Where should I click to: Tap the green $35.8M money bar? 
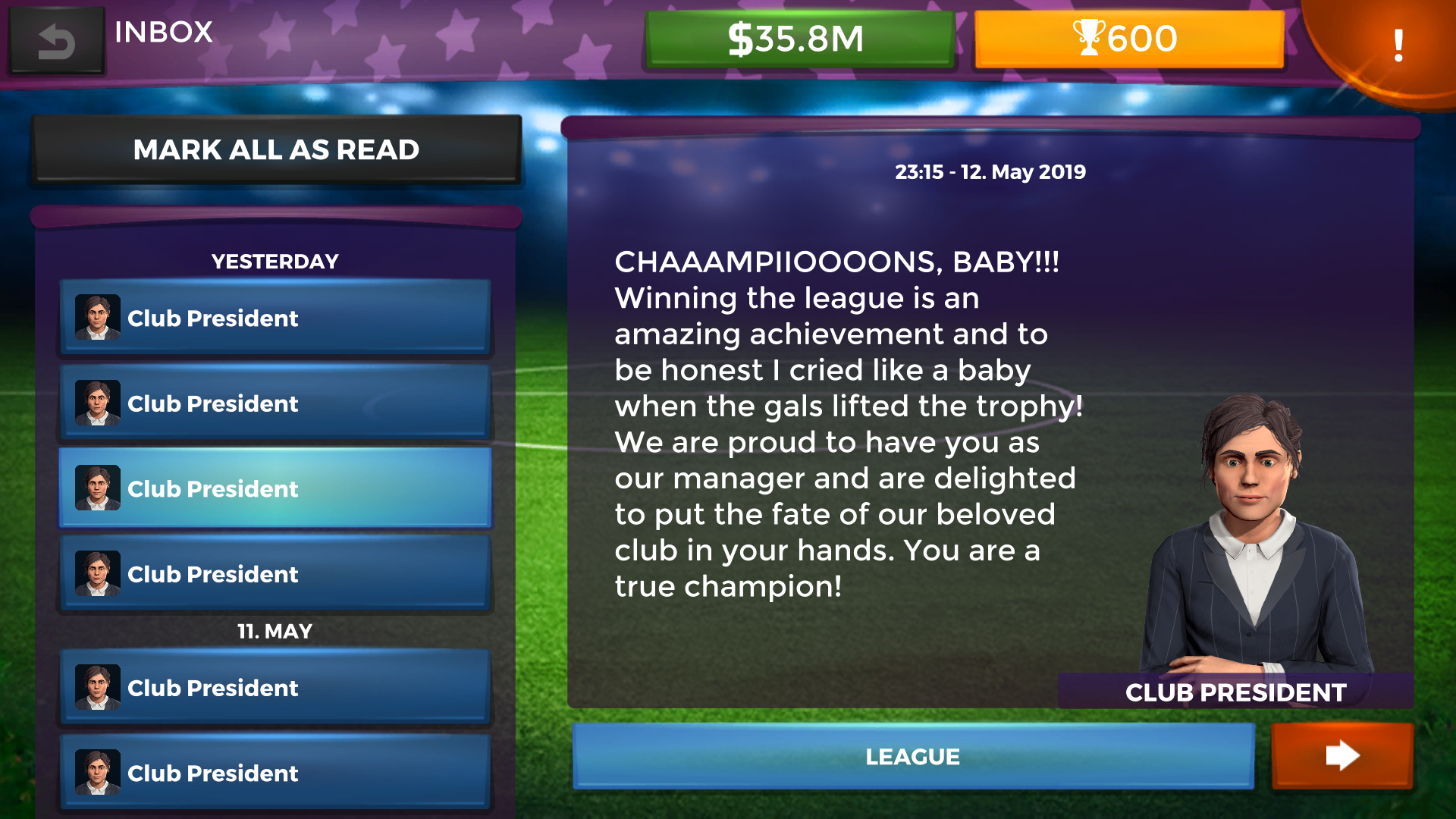[799, 39]
